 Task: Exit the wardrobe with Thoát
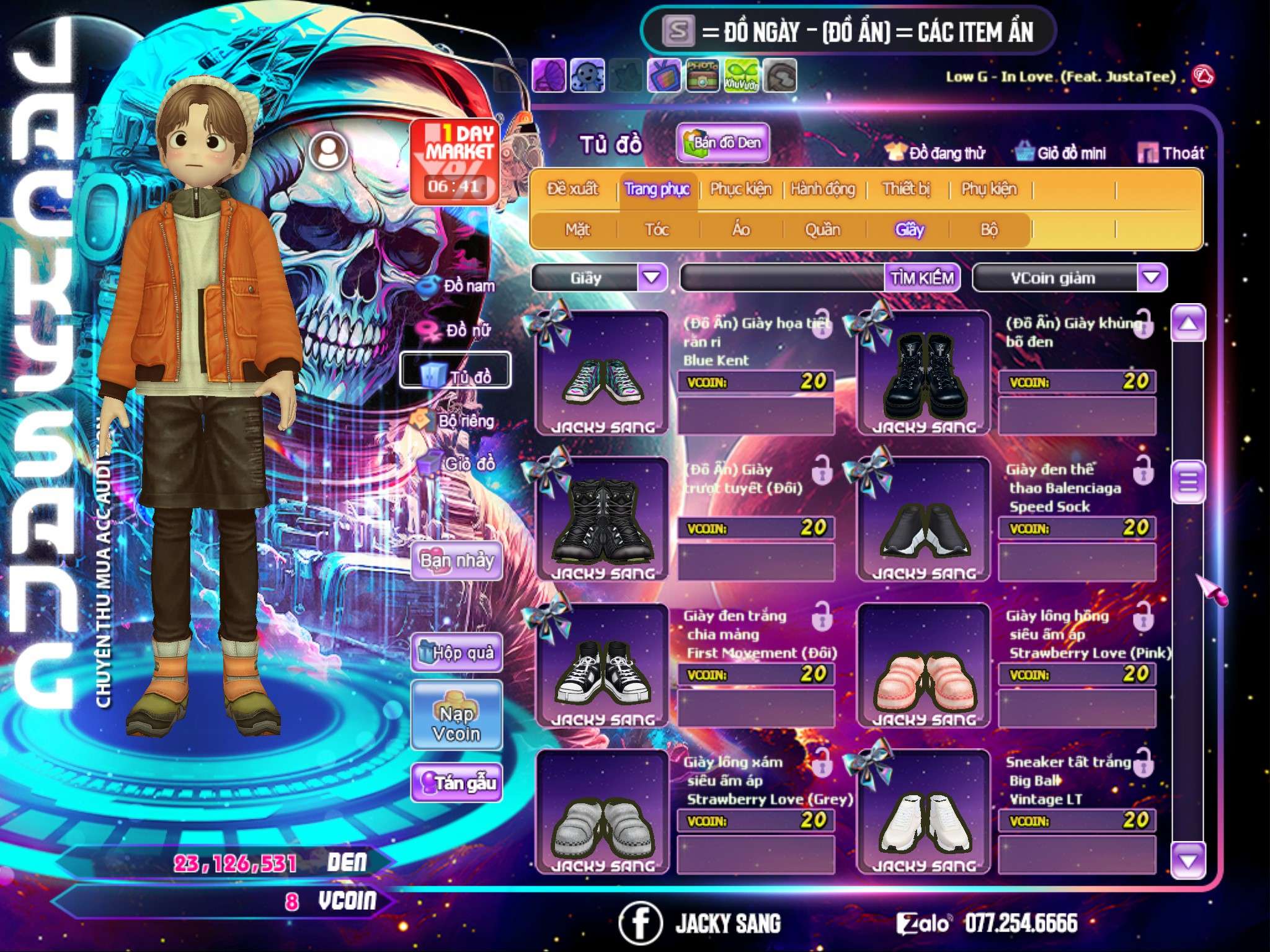coord(1171,153)
